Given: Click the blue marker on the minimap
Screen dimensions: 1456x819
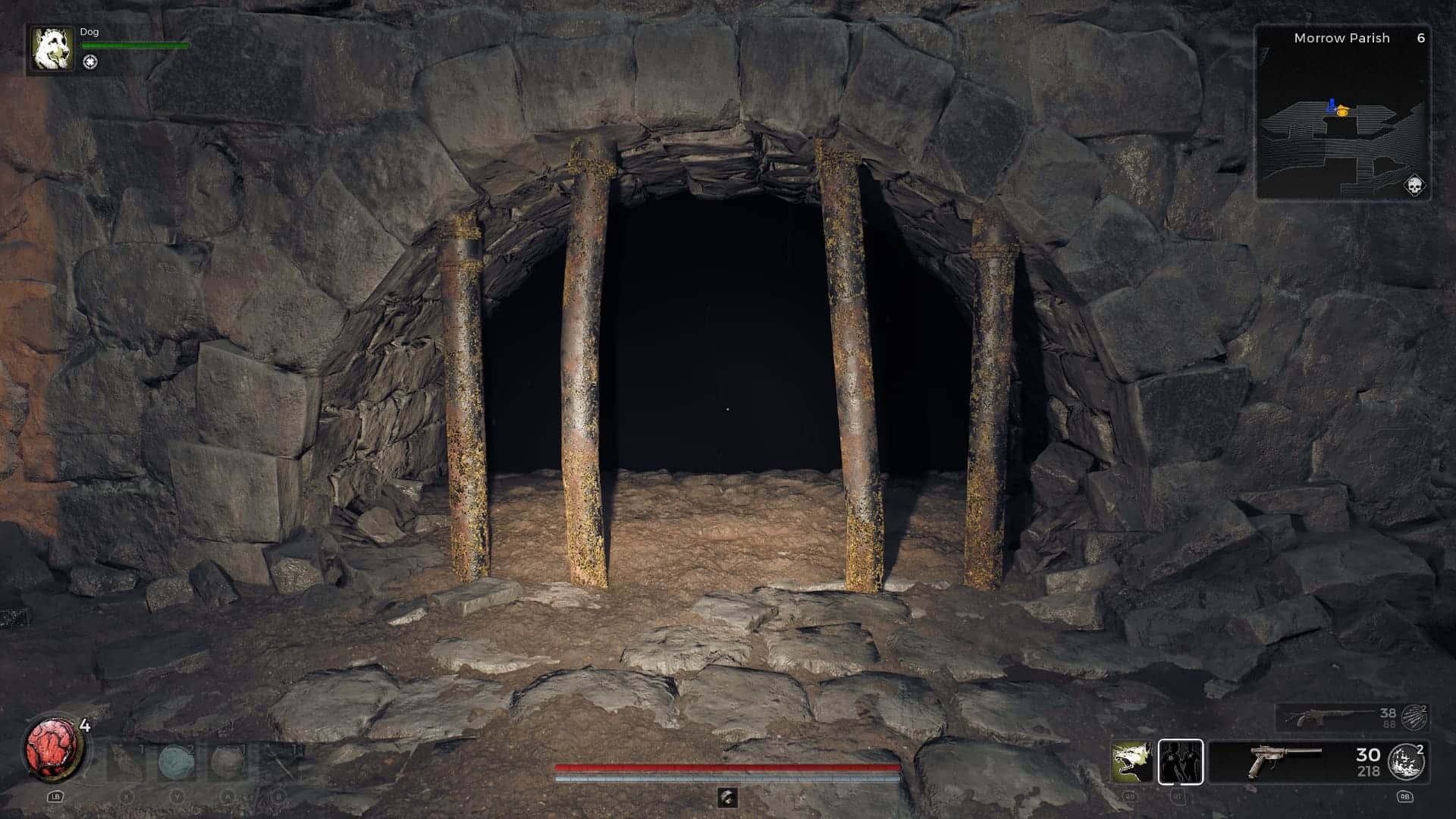Looking at the screenshot, I should 1331,107.
